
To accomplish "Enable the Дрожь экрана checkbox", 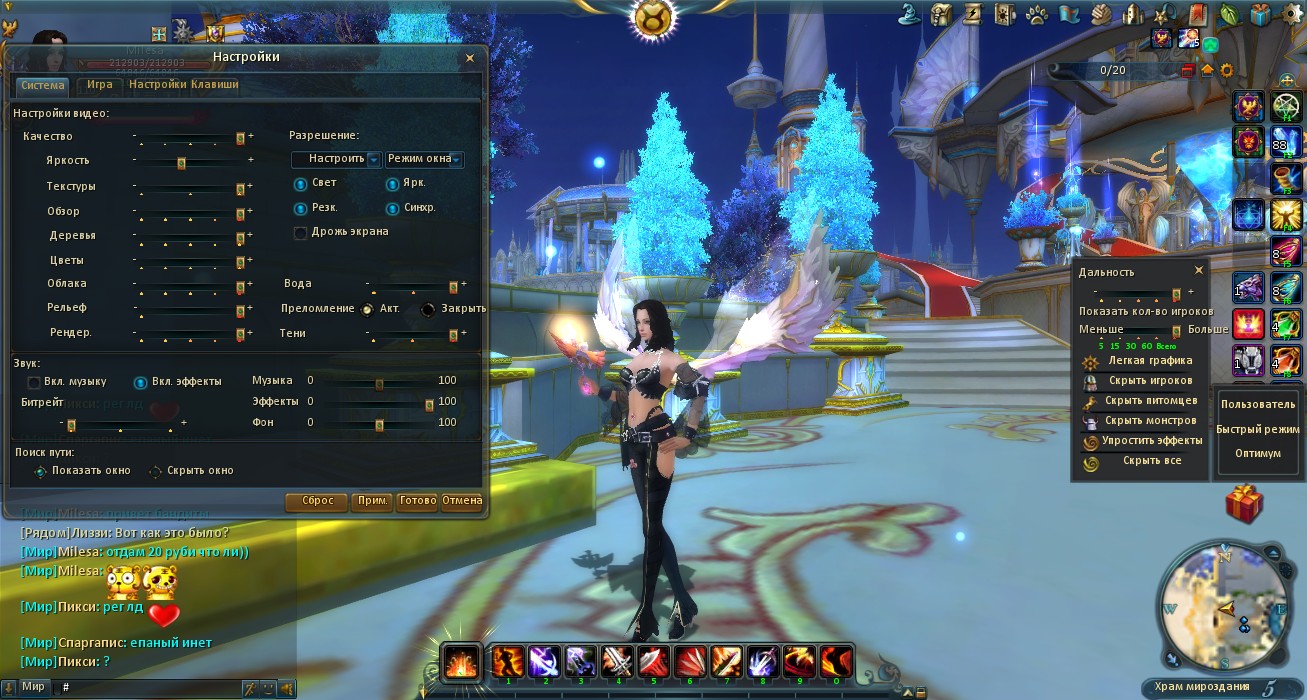I will 300,232.
